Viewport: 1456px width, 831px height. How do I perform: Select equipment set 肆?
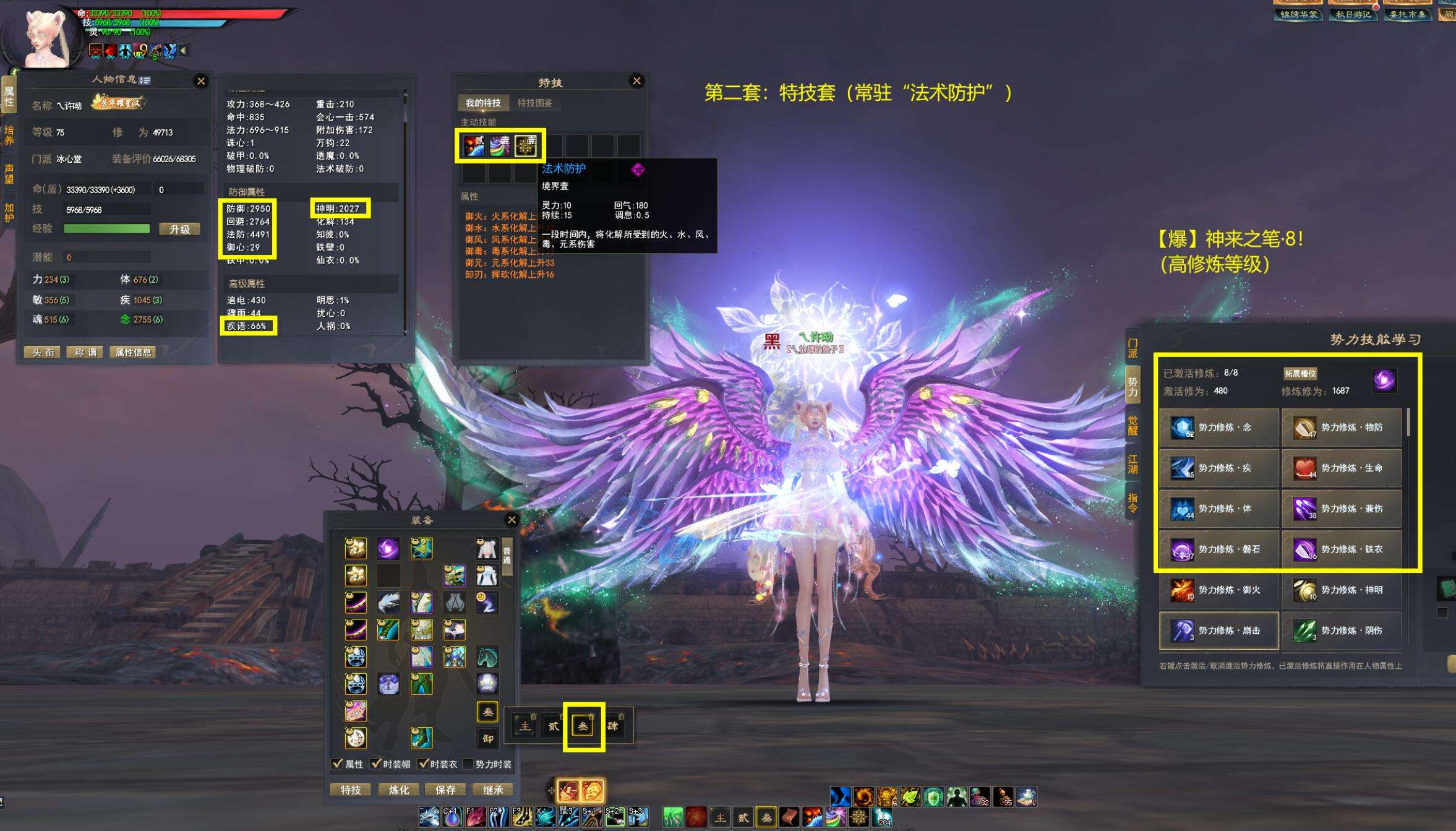pyautogui.click(x=612, y=726)
